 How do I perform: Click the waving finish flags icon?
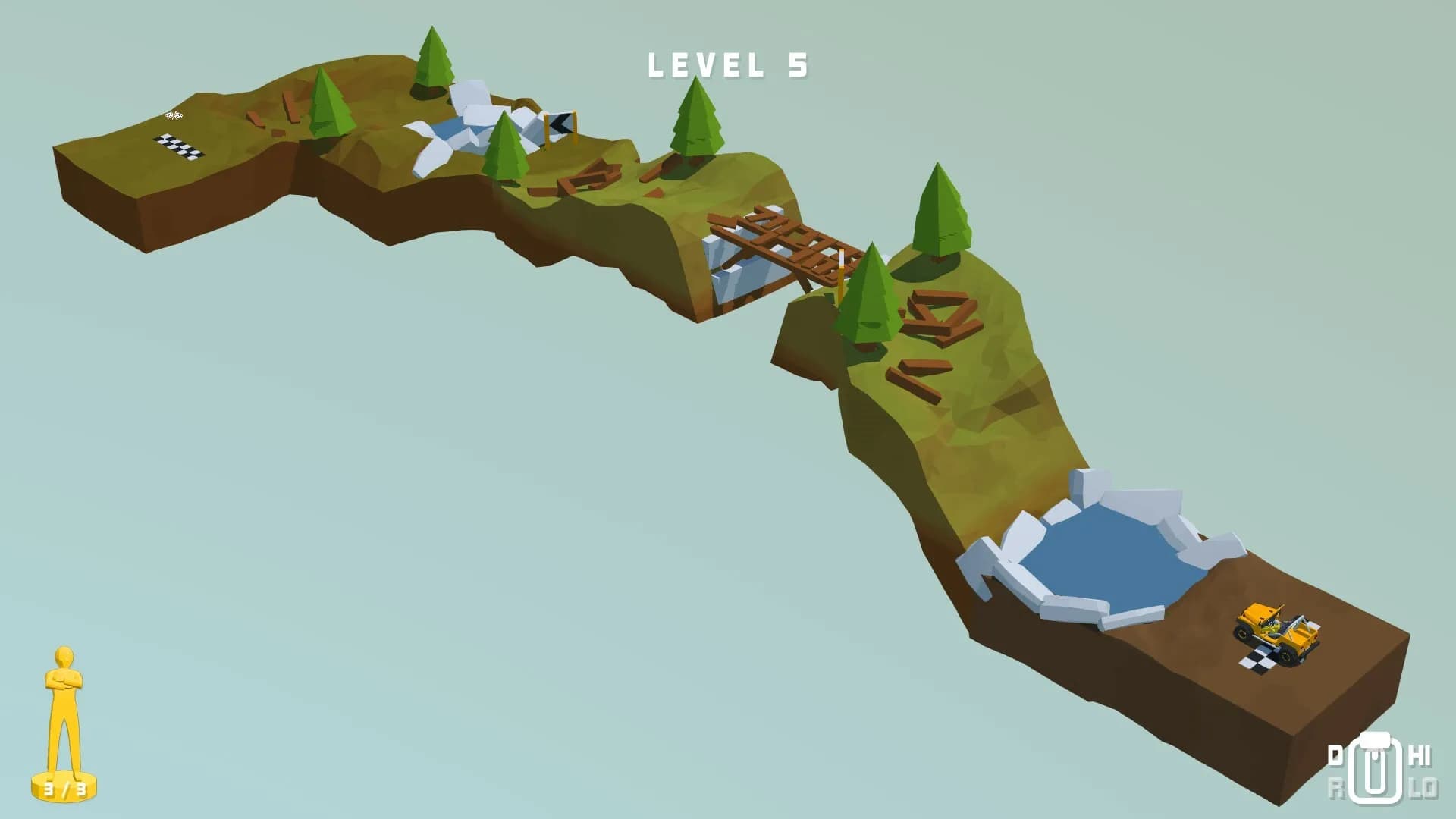pyautogui.click(x=173, y=115)
